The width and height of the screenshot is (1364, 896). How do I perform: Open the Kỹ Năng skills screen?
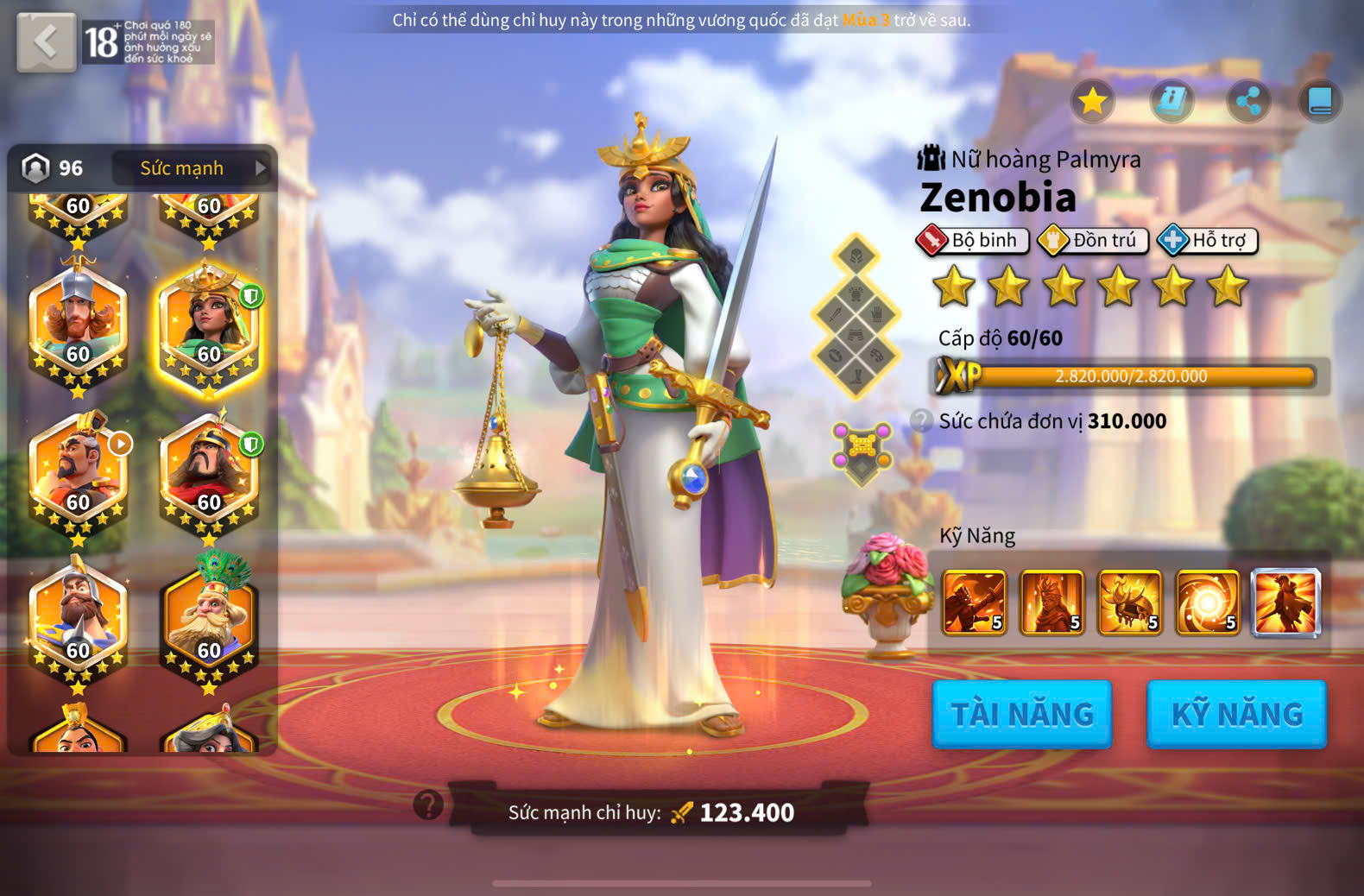(1236, 714)
